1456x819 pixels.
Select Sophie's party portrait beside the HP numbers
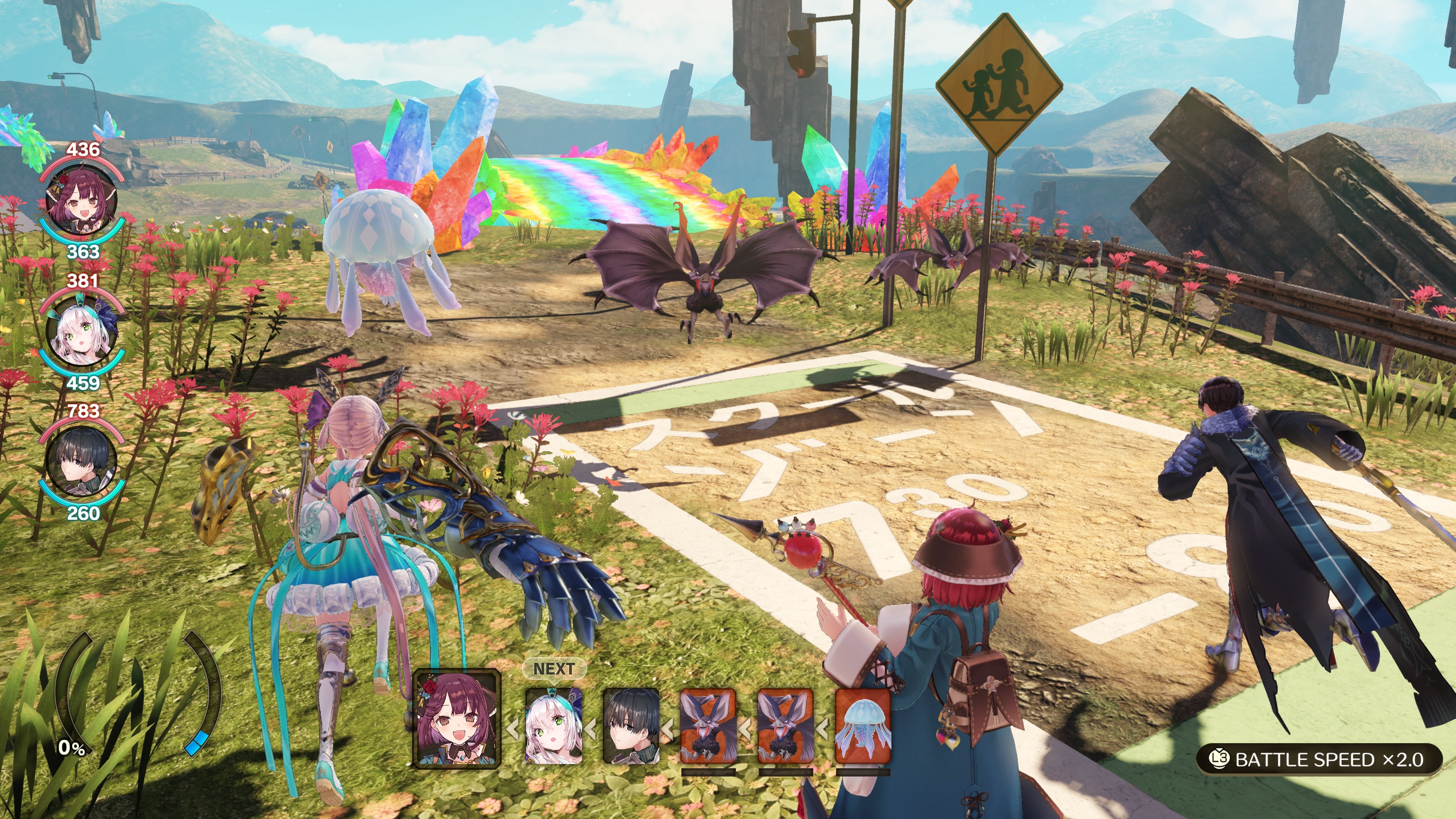click(x=82, y=201)
